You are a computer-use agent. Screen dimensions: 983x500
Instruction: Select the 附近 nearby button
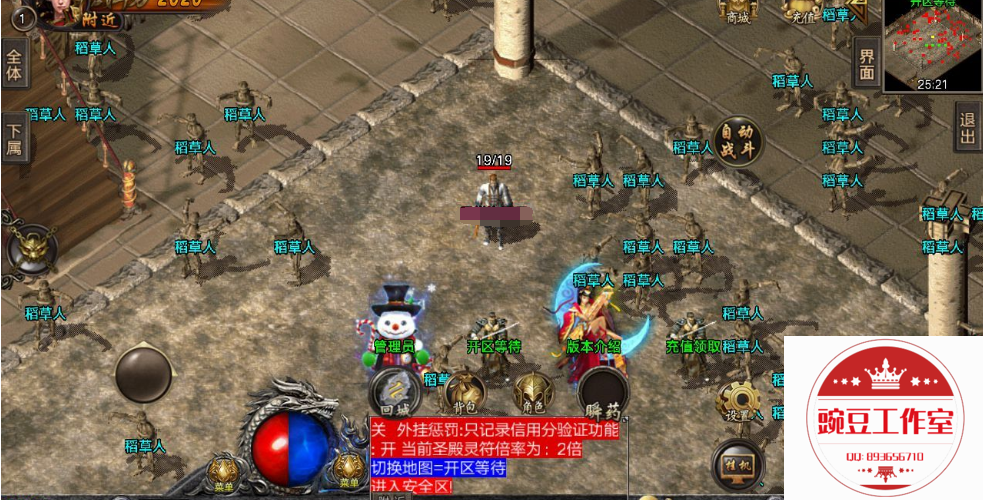coord(101,19)
